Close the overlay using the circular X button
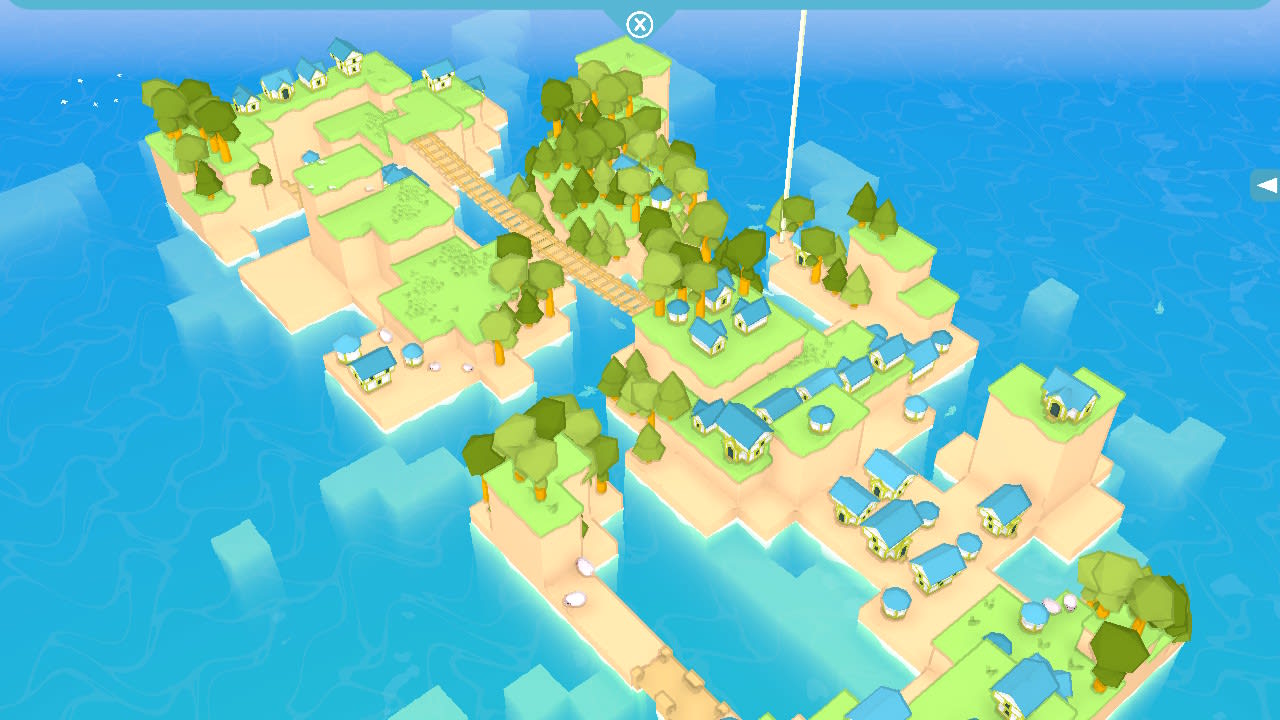Screen dimensions: 1280x720 [640, 23]
